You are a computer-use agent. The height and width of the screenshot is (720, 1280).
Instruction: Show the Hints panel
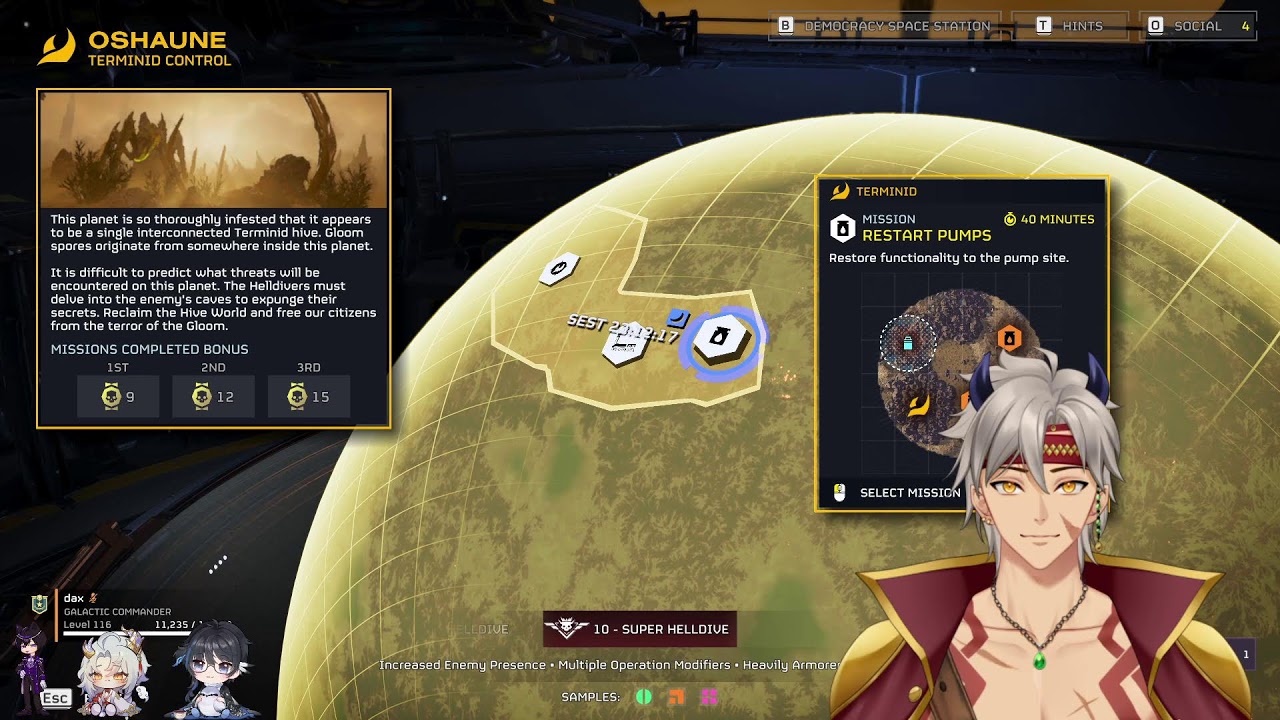(x=1070, y=26)
